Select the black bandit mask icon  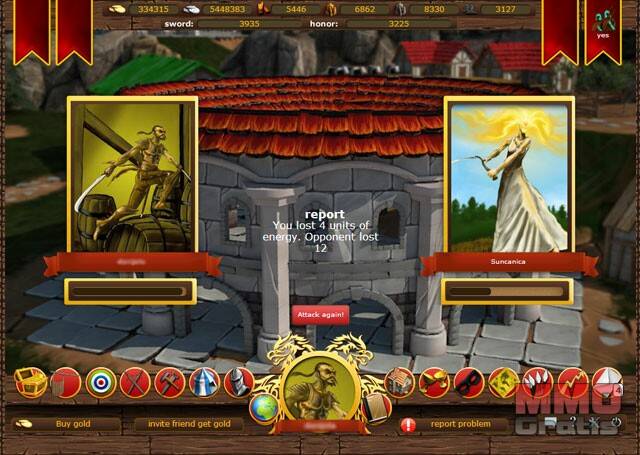468,382
